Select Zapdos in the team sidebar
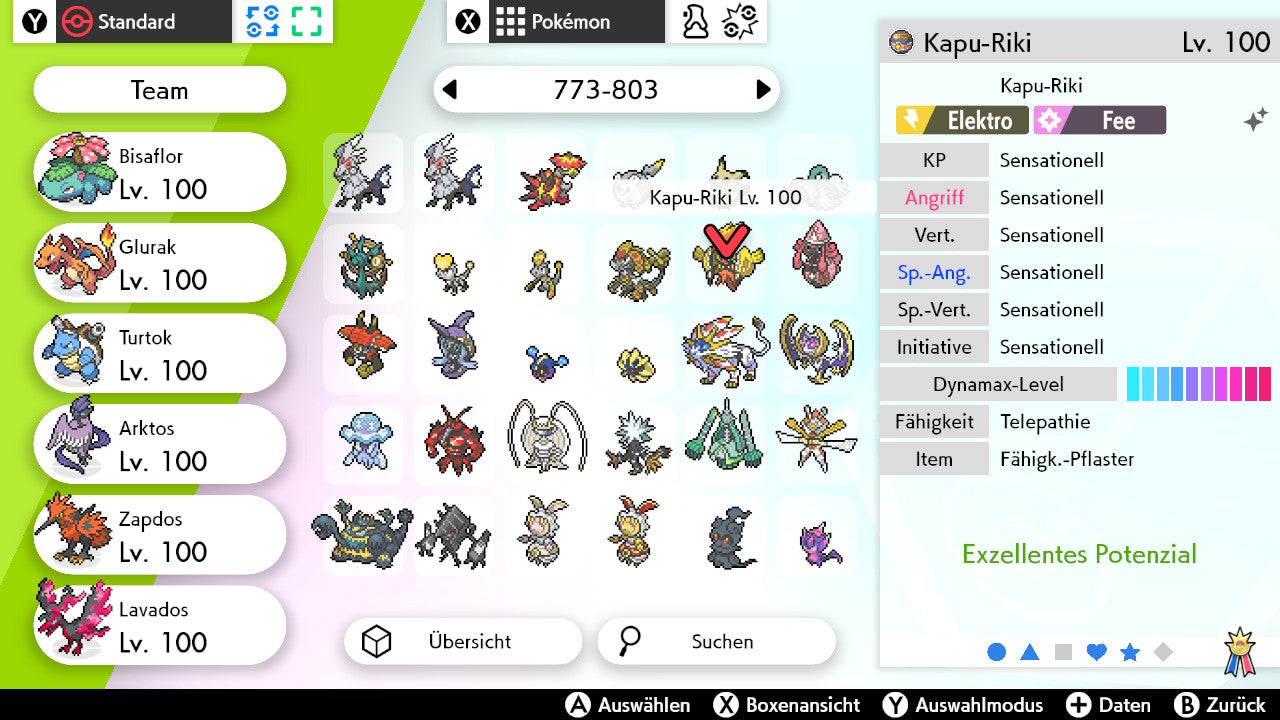The height and width of the screenshot is (720, 1280). 160,534
